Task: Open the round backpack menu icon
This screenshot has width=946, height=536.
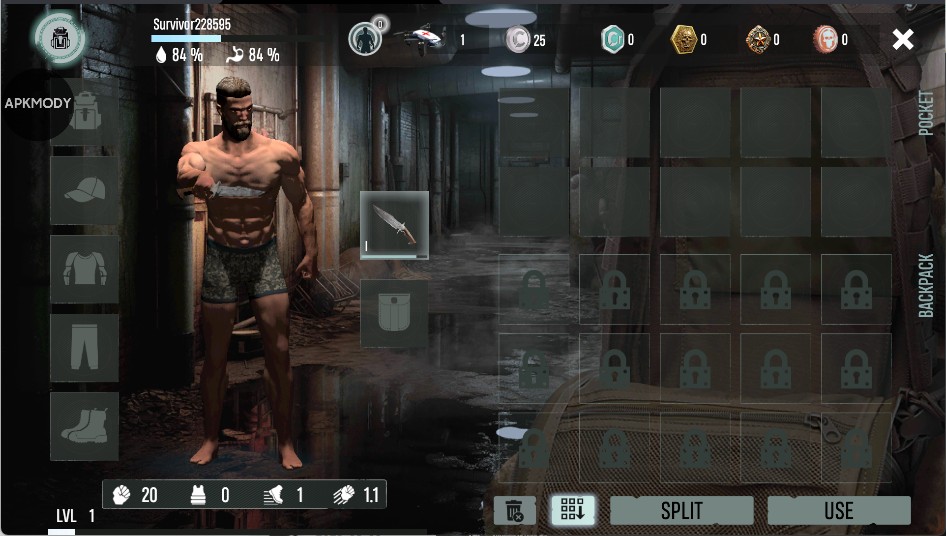Action: pyautogui.click(x=59, y=37)
